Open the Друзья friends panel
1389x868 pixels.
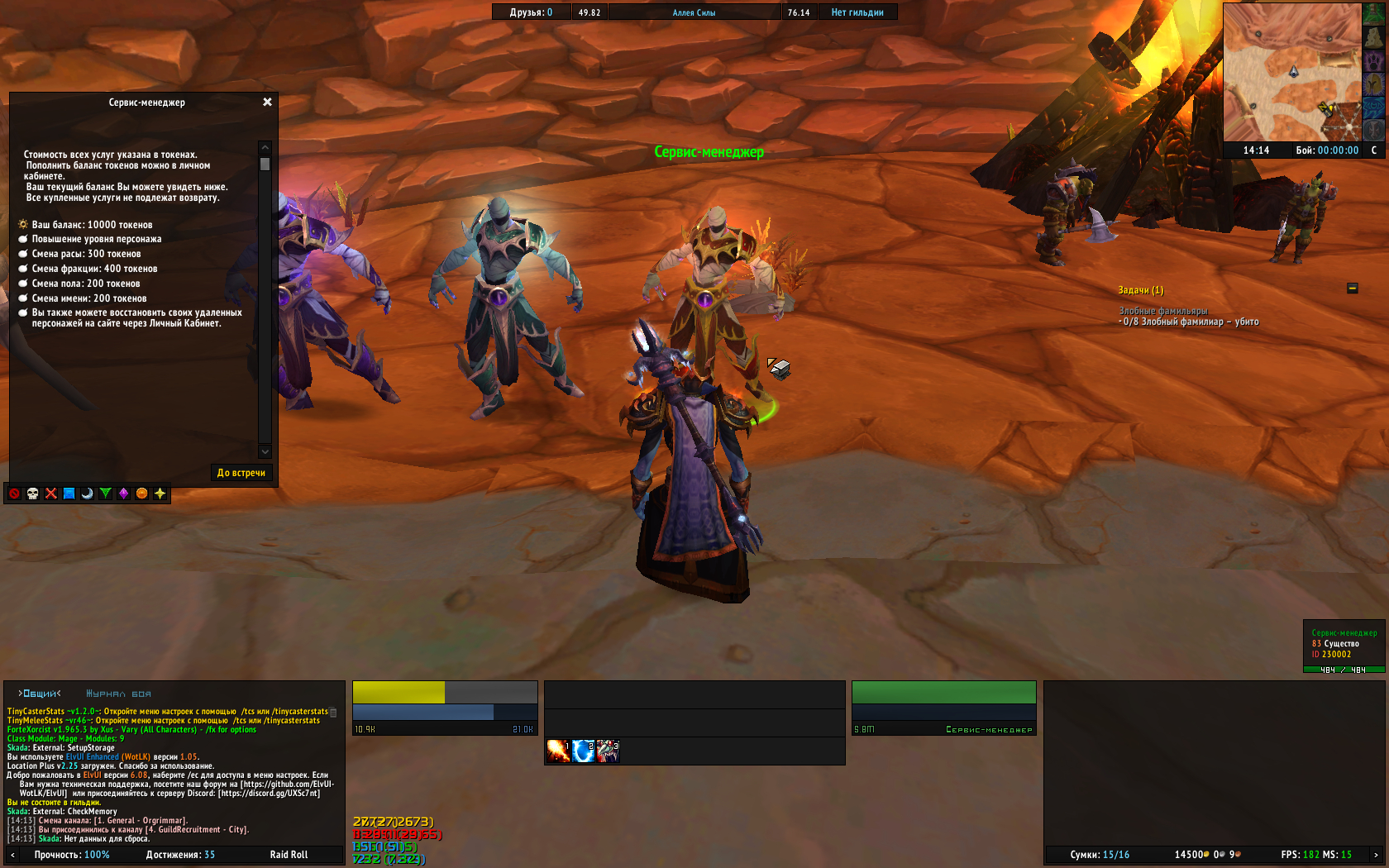click(x=531, y=12)
